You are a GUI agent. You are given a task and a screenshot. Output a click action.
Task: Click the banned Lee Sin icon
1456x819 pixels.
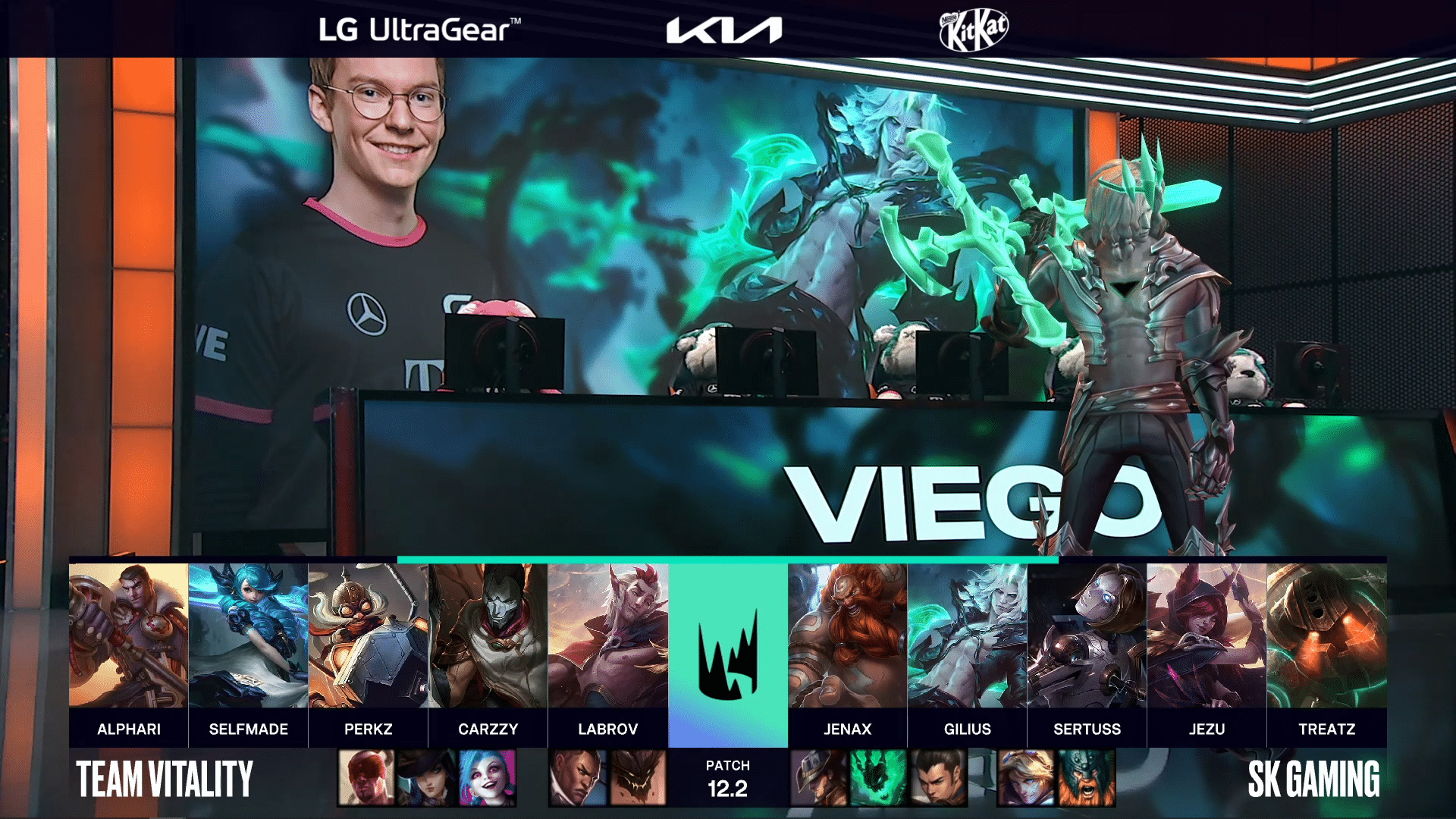pos(366,778)
